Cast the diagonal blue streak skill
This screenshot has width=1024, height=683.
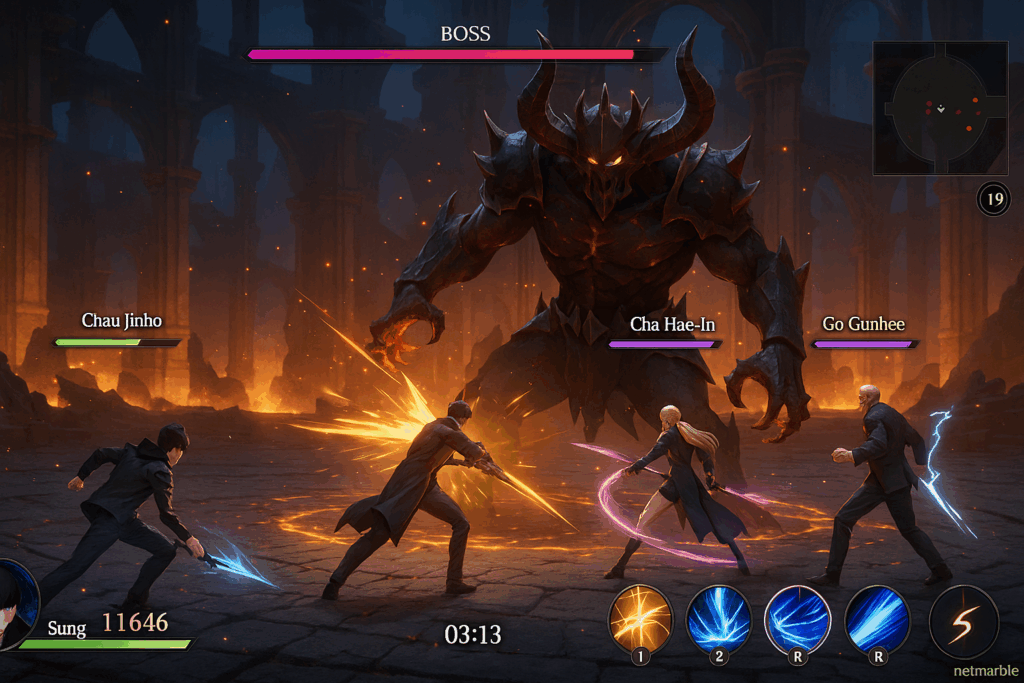[877, 618]
